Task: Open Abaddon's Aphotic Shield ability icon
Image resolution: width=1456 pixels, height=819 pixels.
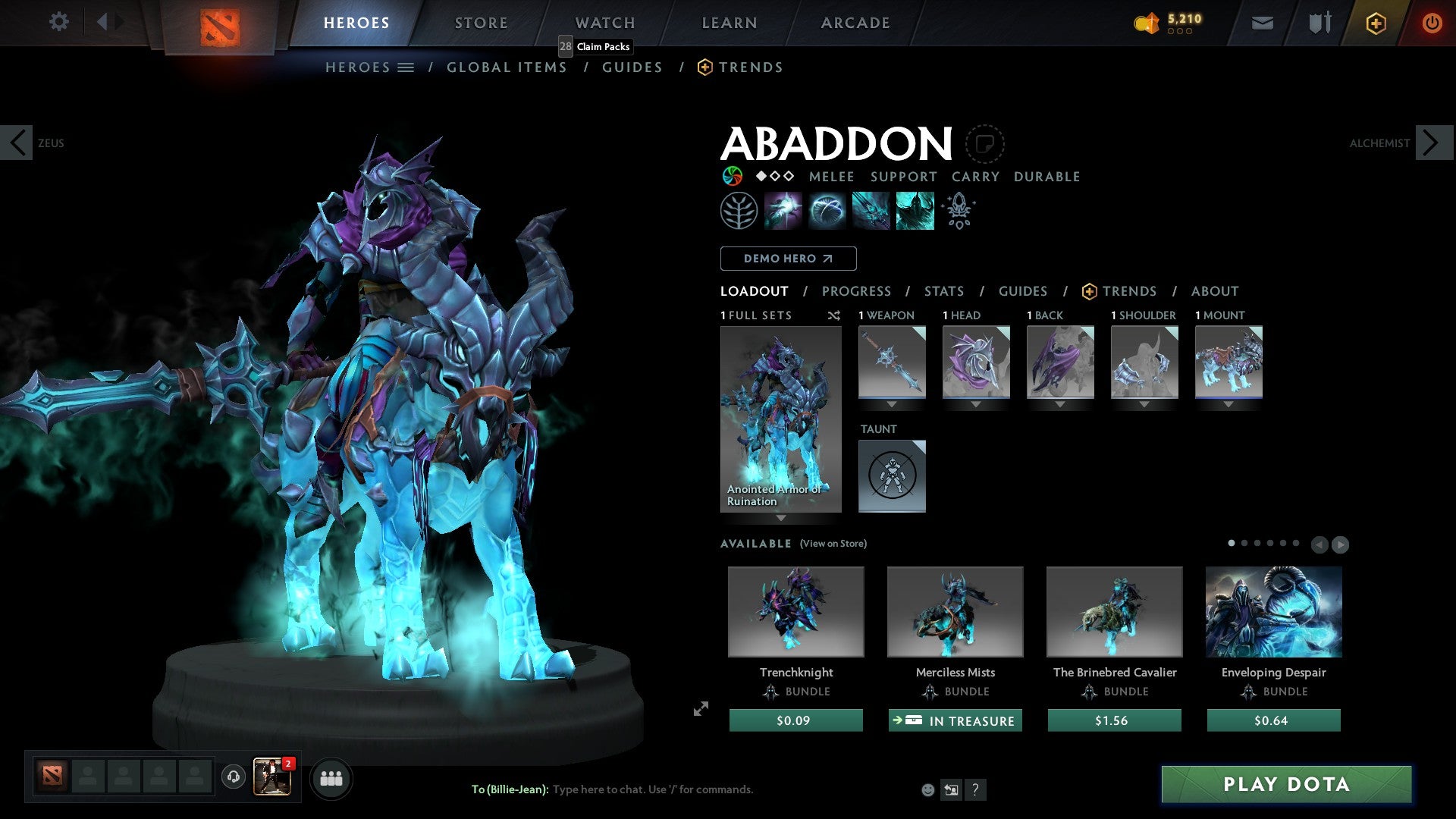Action: [828, 210]
